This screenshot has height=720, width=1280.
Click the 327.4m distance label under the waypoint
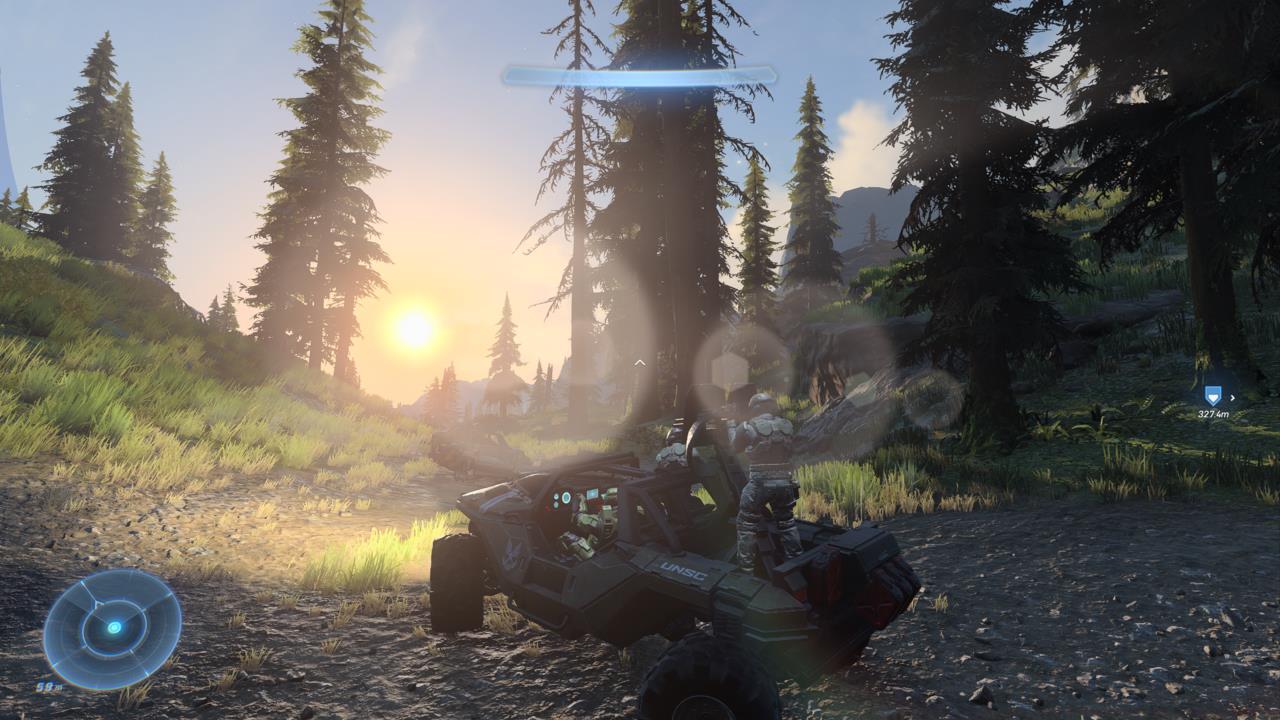[x=1216, y=414]
